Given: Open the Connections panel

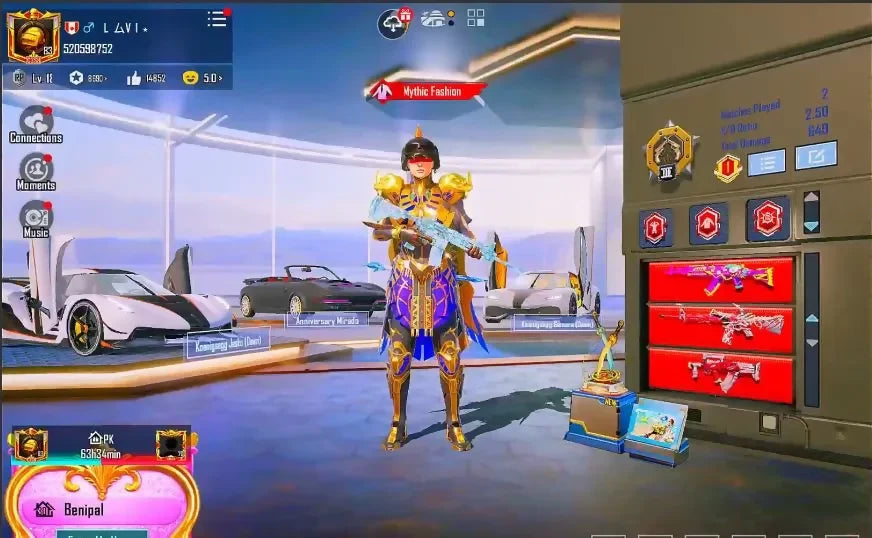Looking at the screenshot, I should 36,124.
